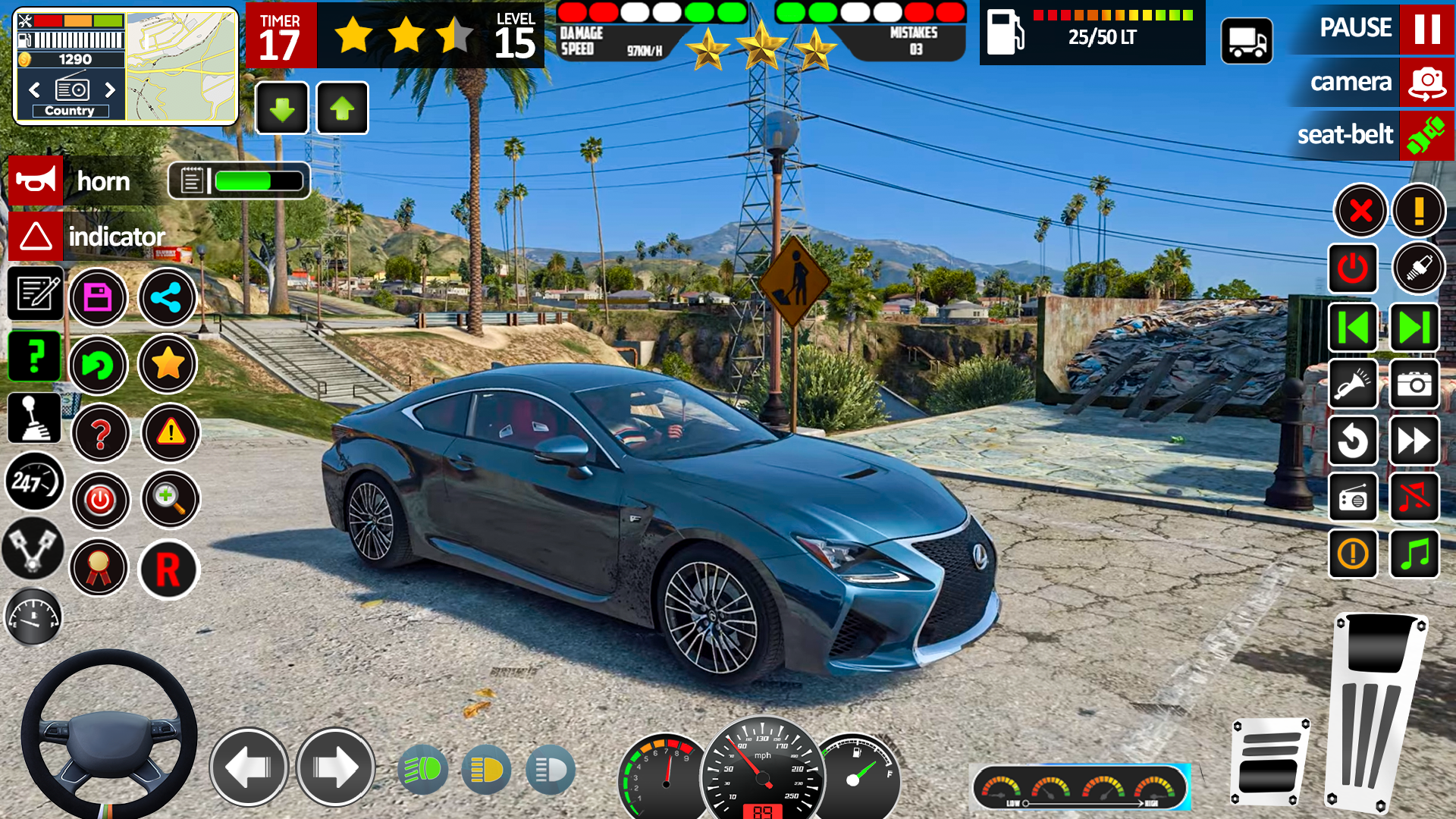Open the truck vehicle selection icon
The width and height of the screenshot is (1456, 819).
click(1247, 41)
